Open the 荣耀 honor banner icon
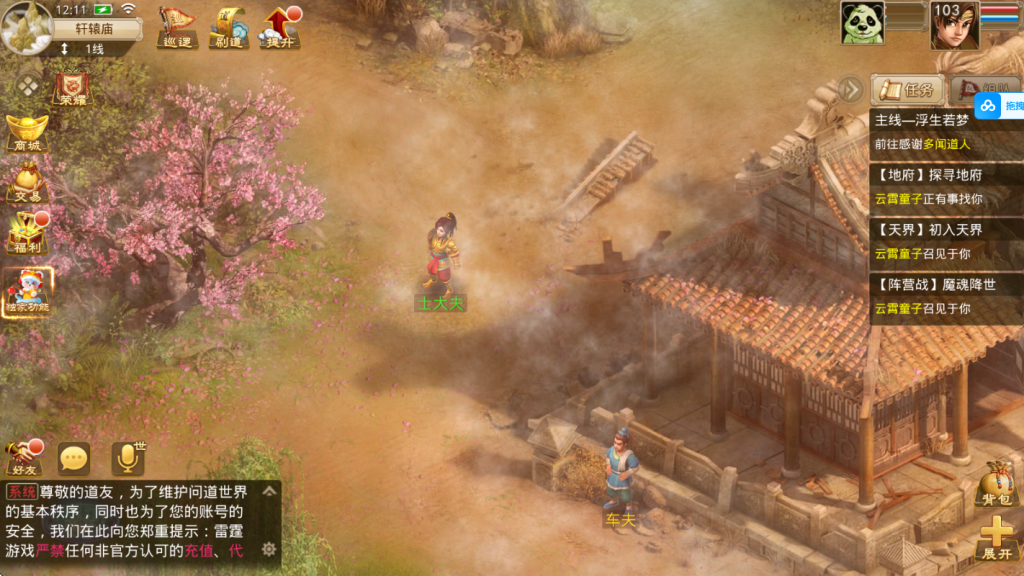This screenshot has width=1024, height=576. 72,88
